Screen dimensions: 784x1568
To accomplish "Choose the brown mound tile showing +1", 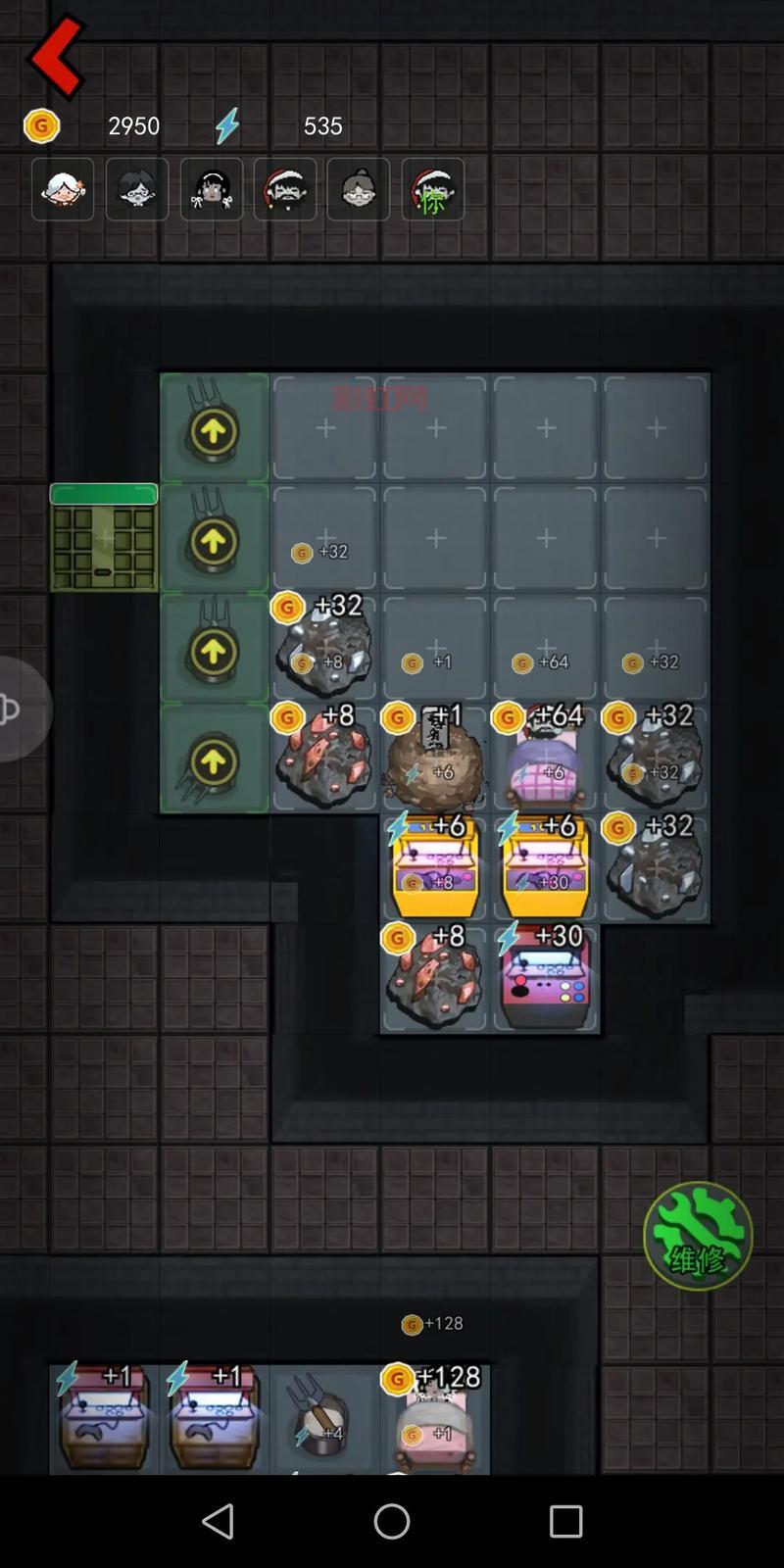I will pos(435,759).
